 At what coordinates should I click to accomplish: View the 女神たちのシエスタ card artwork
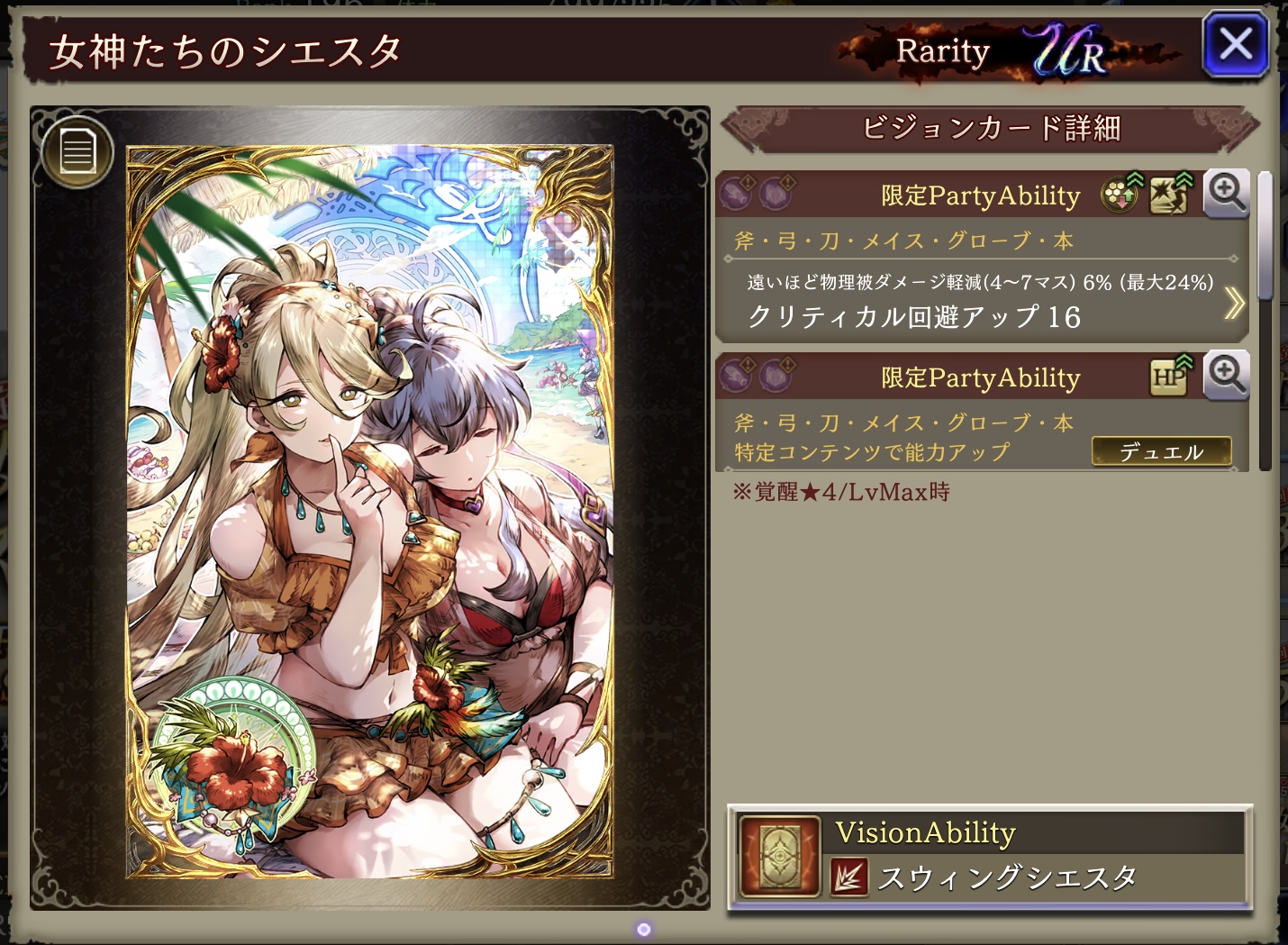point(369,513)
